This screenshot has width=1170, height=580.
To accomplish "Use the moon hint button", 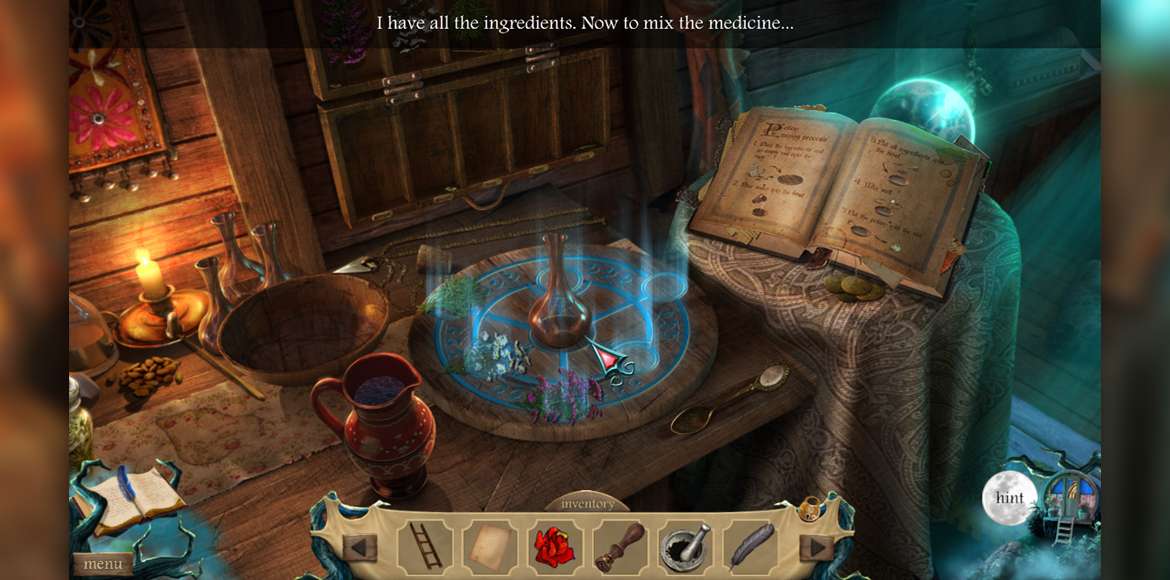I will coord(1009,498).
